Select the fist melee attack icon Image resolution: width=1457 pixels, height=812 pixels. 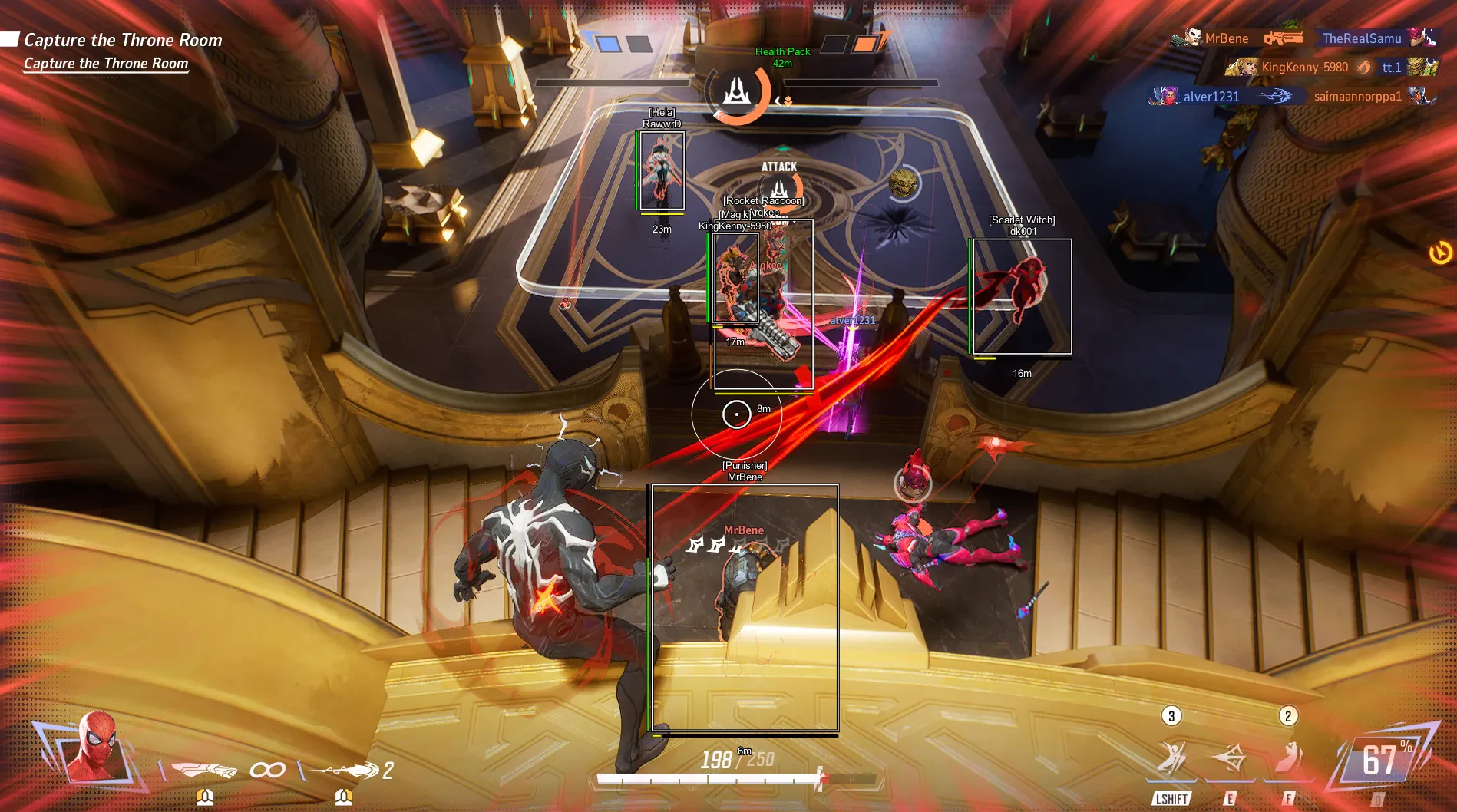click(x=203, y=769)
